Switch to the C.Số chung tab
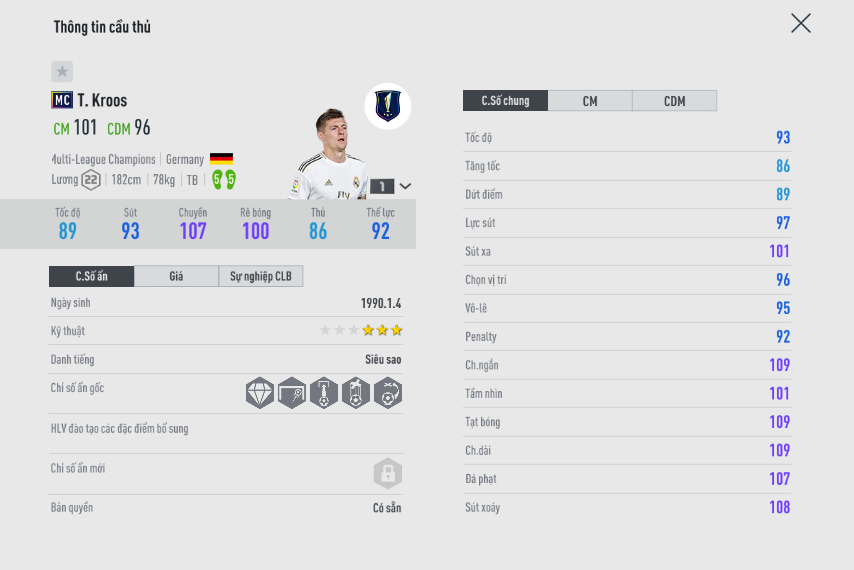 pyautogui.click(x=505, y=101)
